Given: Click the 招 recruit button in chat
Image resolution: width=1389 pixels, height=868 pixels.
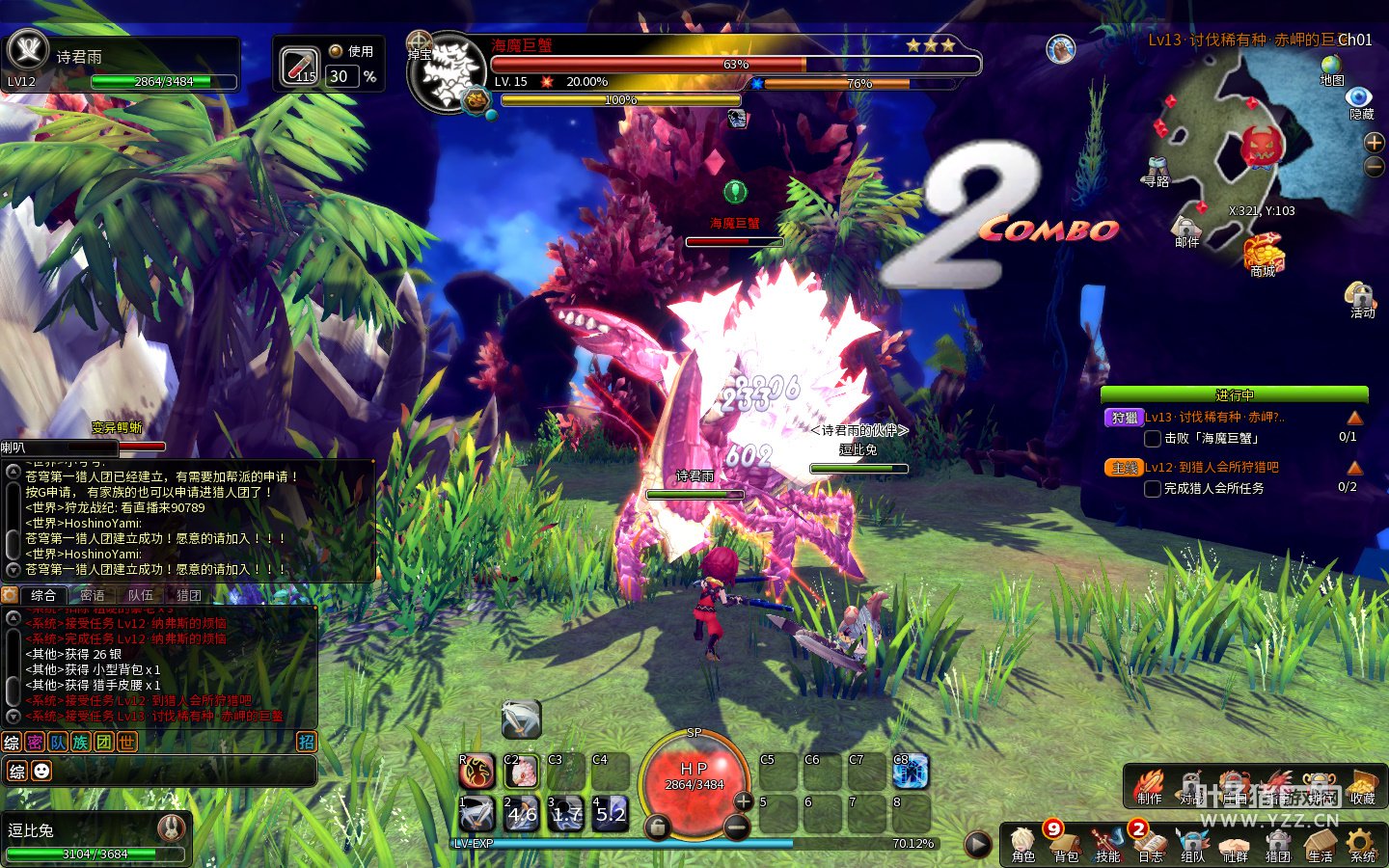Looking at the screenshot, I should [306, 742].
